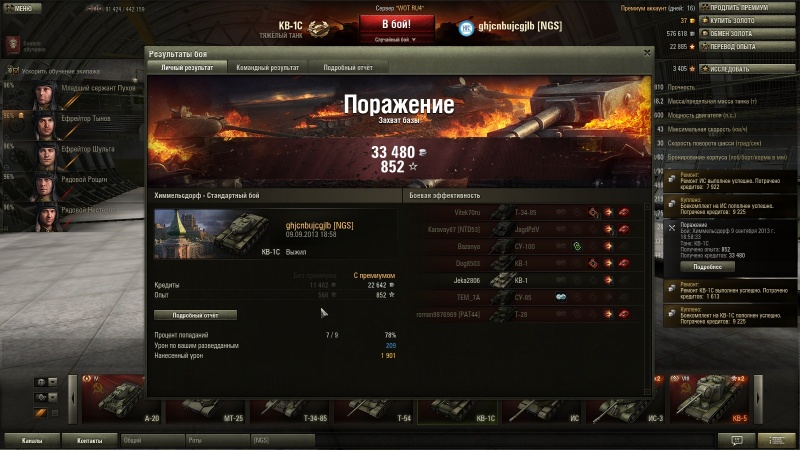The height and width of the screenshot is (450, 800).
Task: Show the Контакты list
Action: coord(90,439)
